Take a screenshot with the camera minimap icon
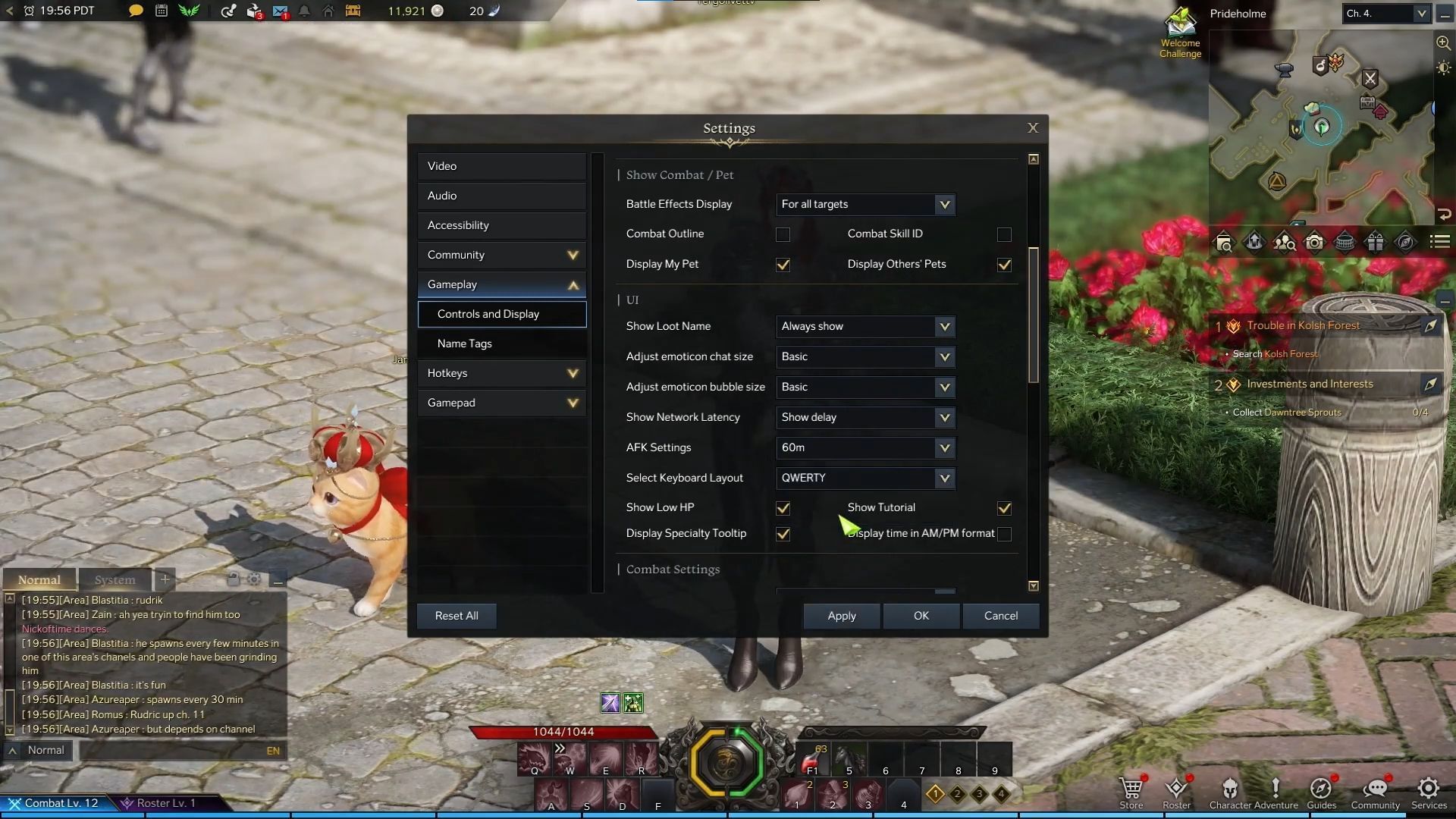The height and width of the screenshot is (819, 1456). (1315, 241)
